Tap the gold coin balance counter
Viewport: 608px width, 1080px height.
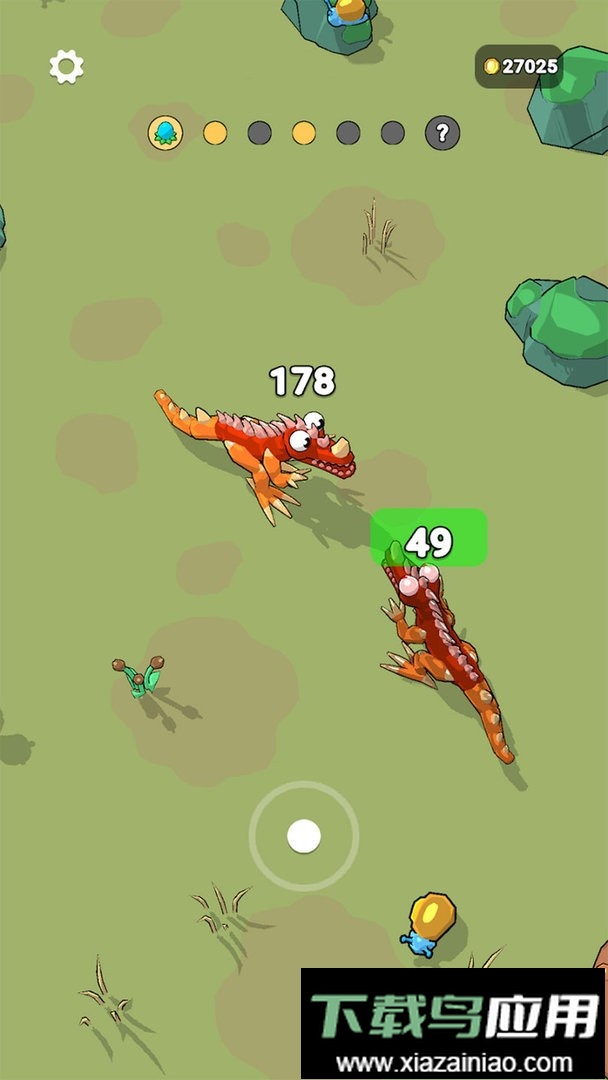(519, 66)
